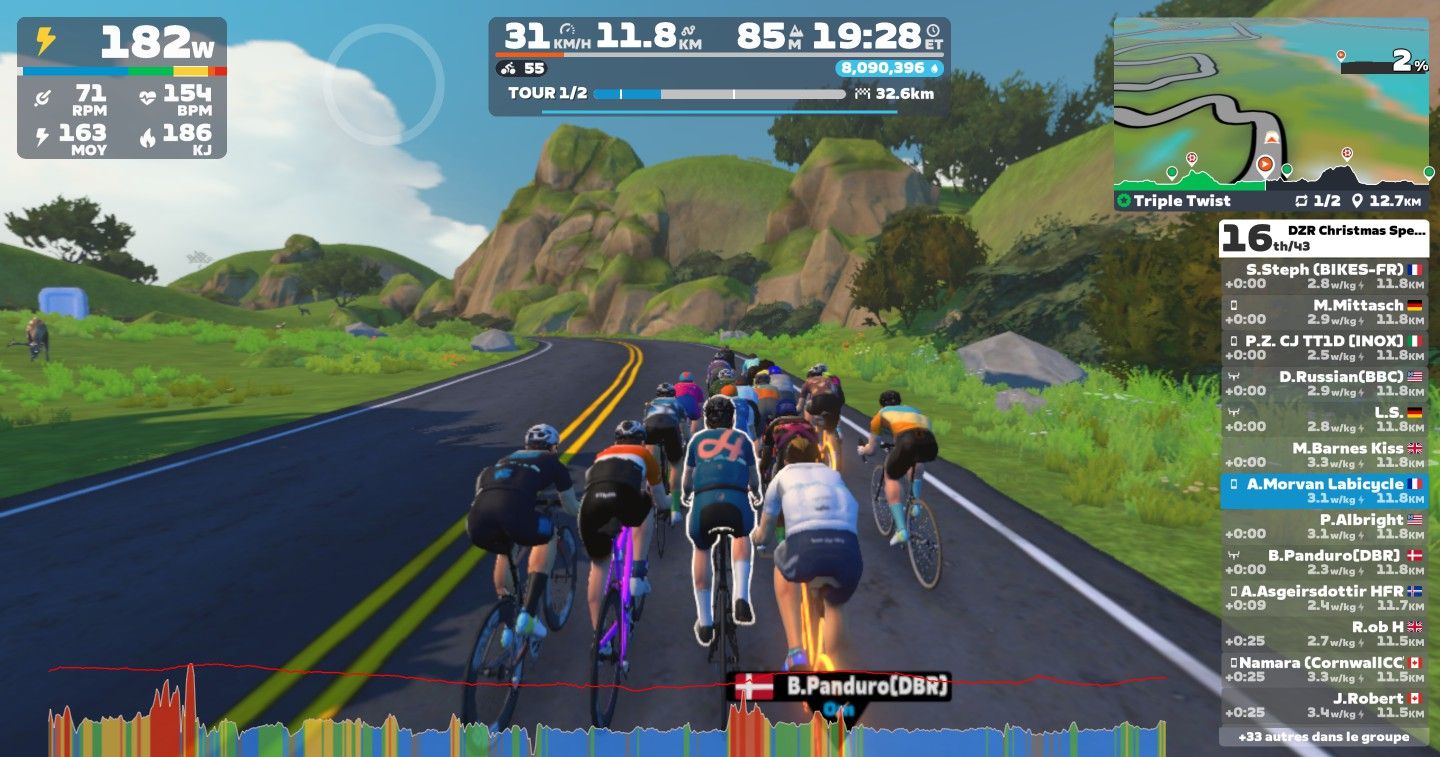Select S.Steph (BIKES-FR) in the rider list
1440x757 pixels.
coord(1324,277)
